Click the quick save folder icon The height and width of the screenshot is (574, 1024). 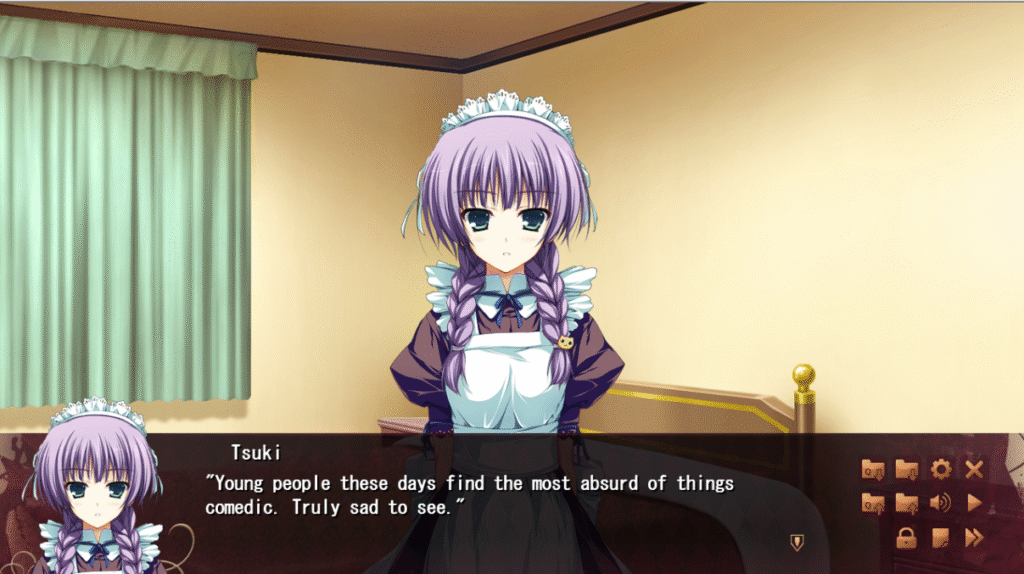(x=872, y=469)
